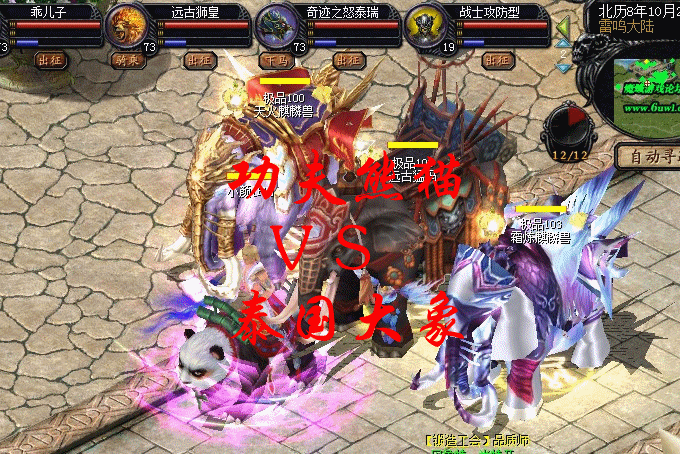Deploy 奇迹之怒泰瑞 using its 出征 button

pos(347,60)
